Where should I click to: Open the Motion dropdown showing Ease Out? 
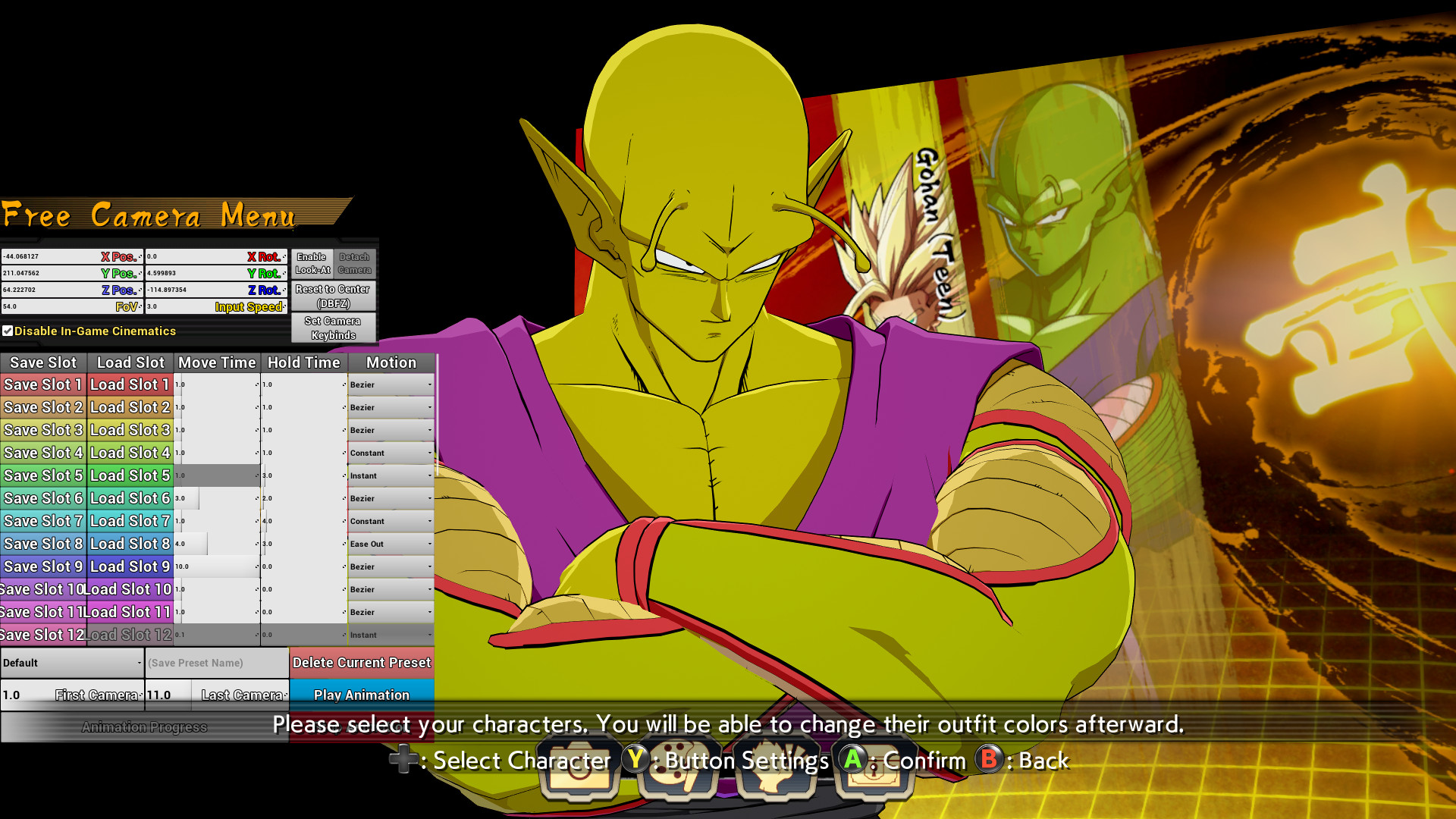tap(389, 544)
